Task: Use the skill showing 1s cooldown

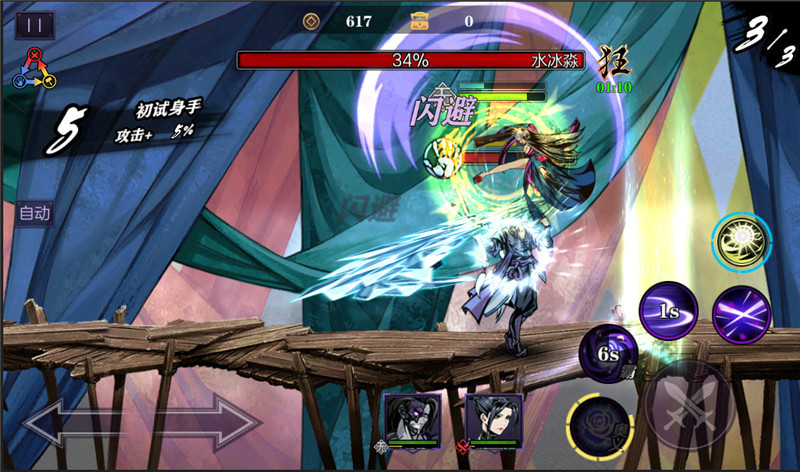Action: coord(668,311)
